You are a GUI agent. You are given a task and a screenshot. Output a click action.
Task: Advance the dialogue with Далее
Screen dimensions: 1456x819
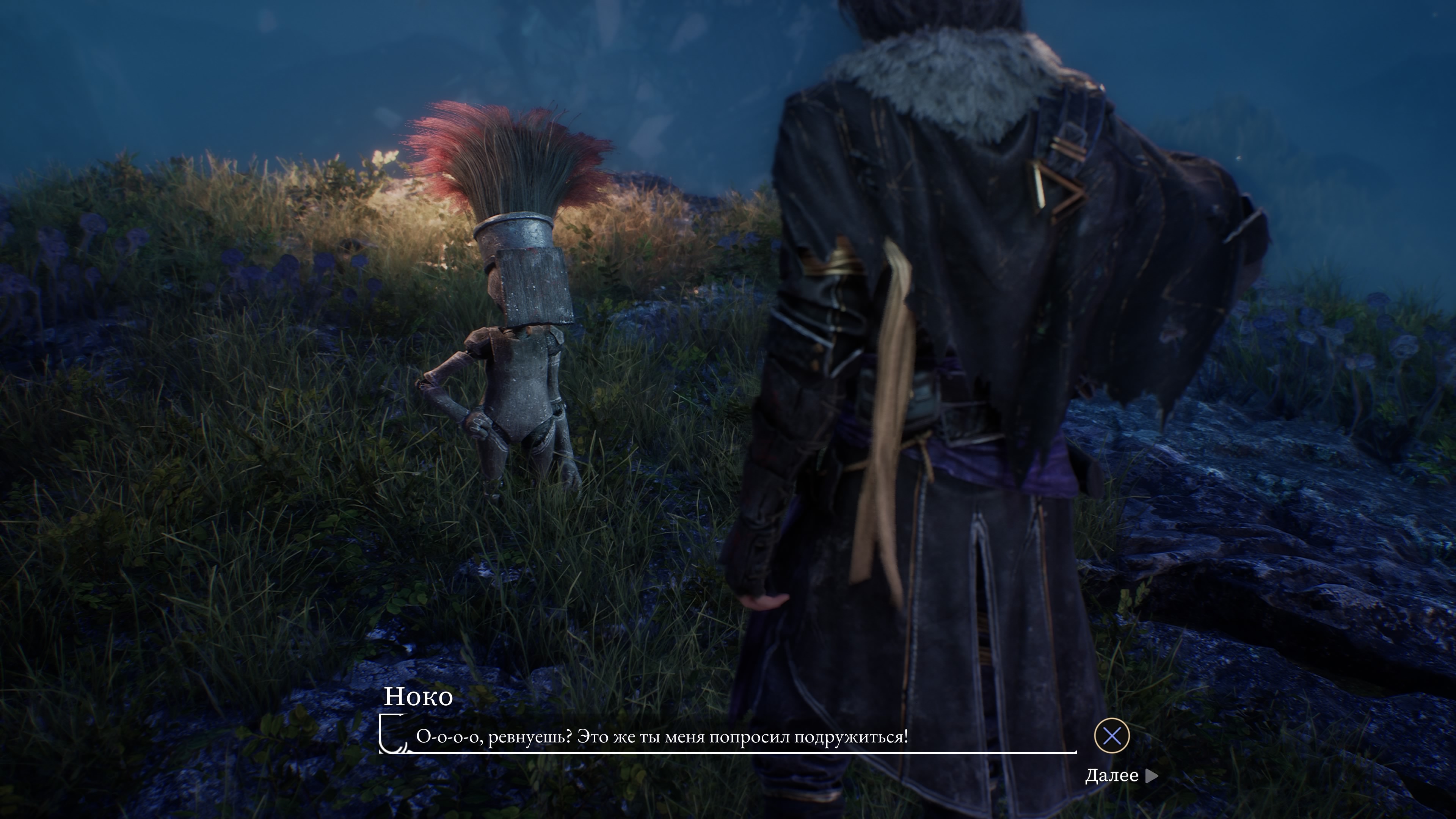[1120, 775]
